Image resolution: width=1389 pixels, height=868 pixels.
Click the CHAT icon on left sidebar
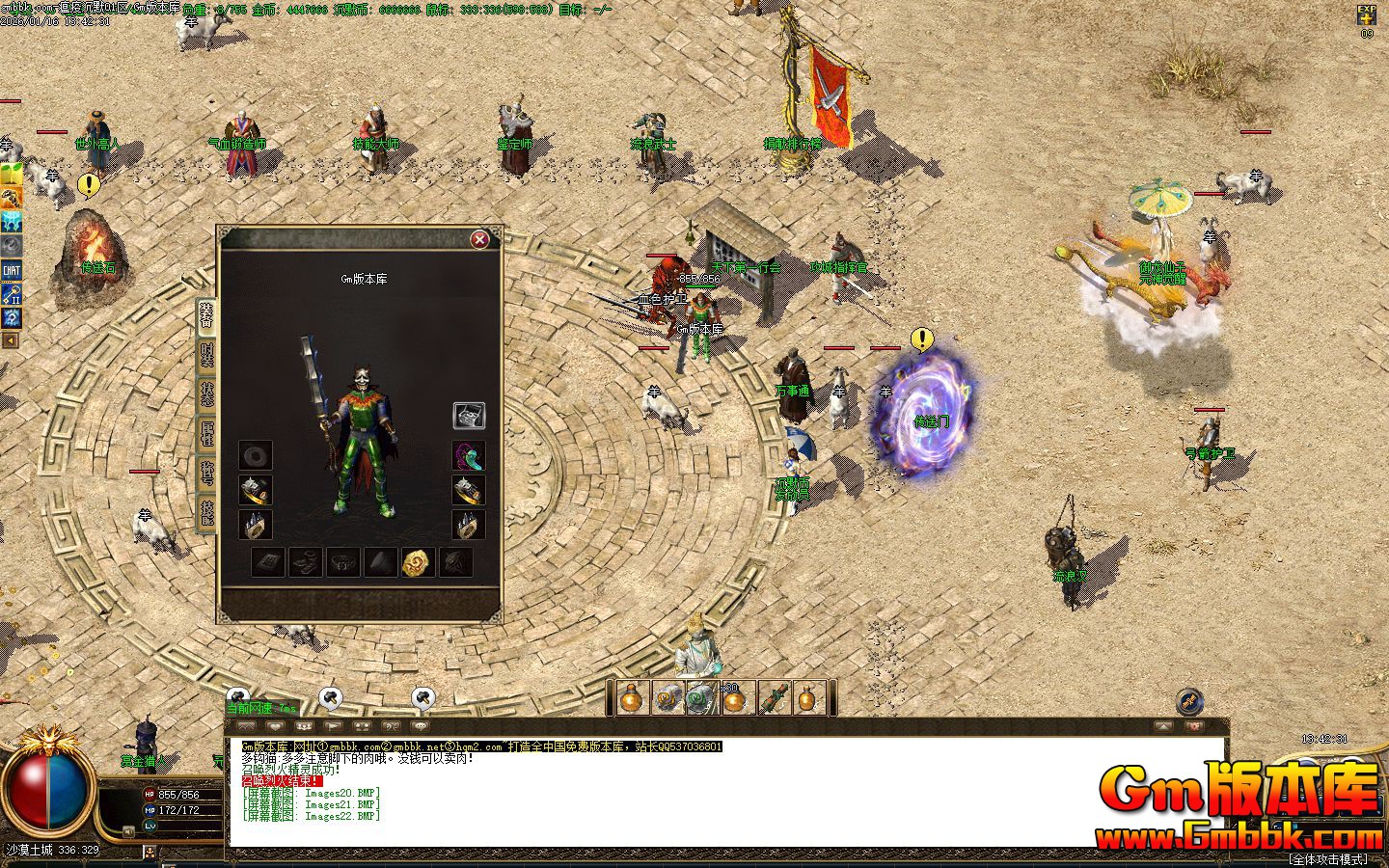coord(12,270)
